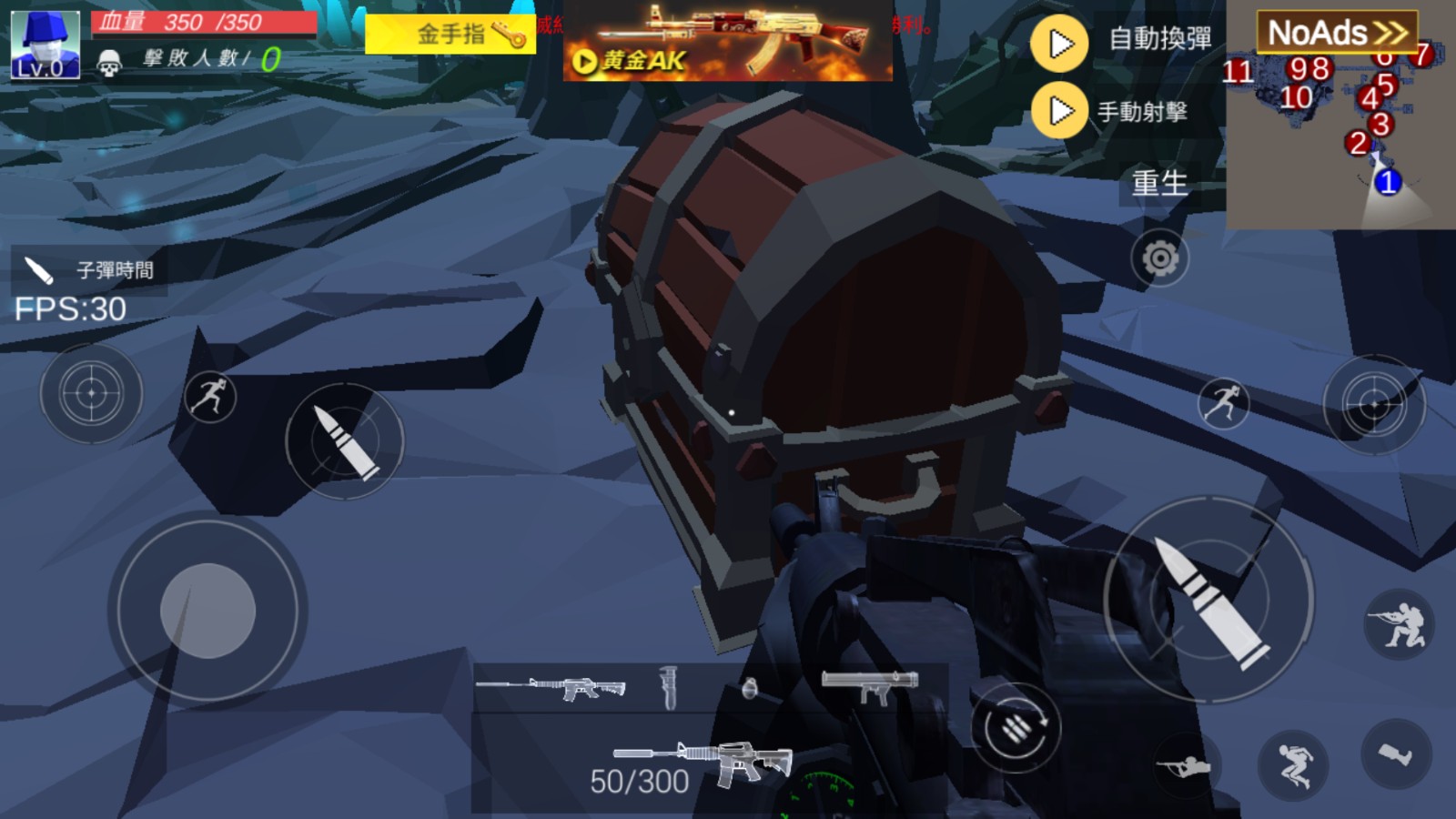1456x819 pixels.
Task: Respawn using the 重生 button
Action: (1159, 183)
